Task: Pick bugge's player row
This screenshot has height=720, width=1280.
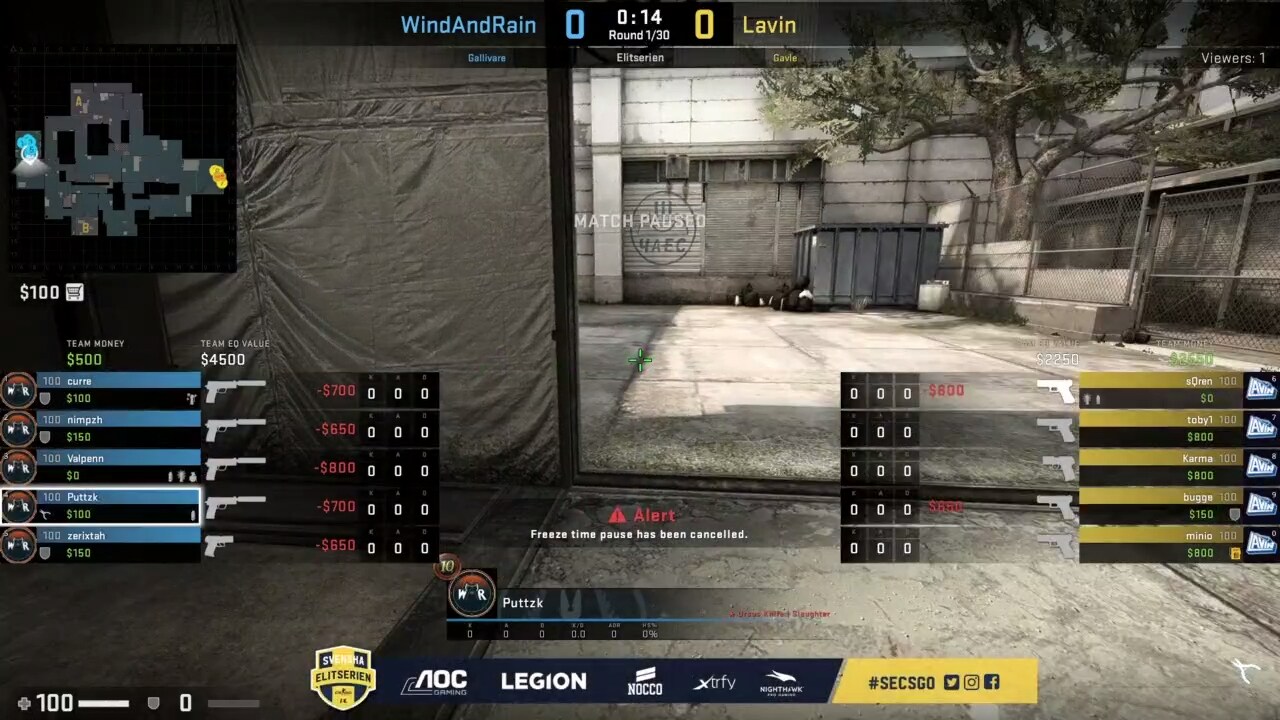Action: (1160, 505)
